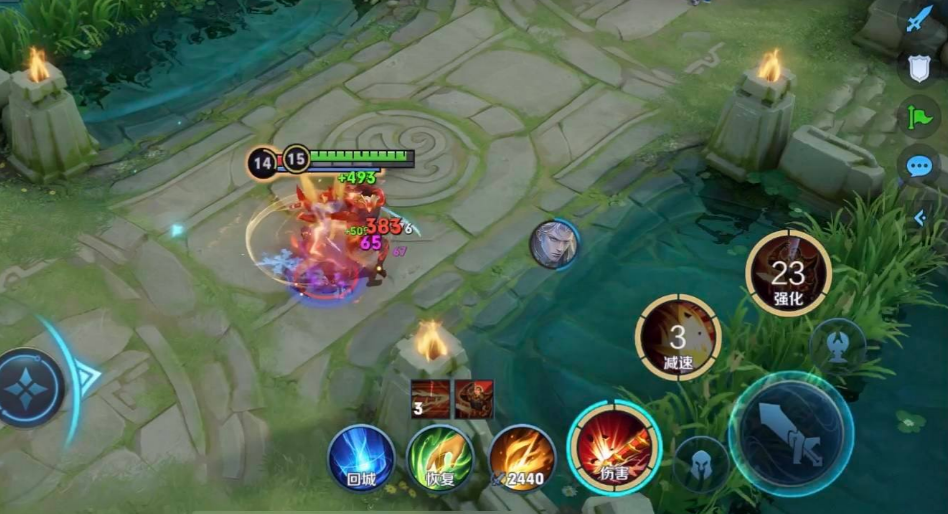Send the shield defend signal
This screenshot has height=514, width=948.
pyautogui.click(x=920, y=68)
